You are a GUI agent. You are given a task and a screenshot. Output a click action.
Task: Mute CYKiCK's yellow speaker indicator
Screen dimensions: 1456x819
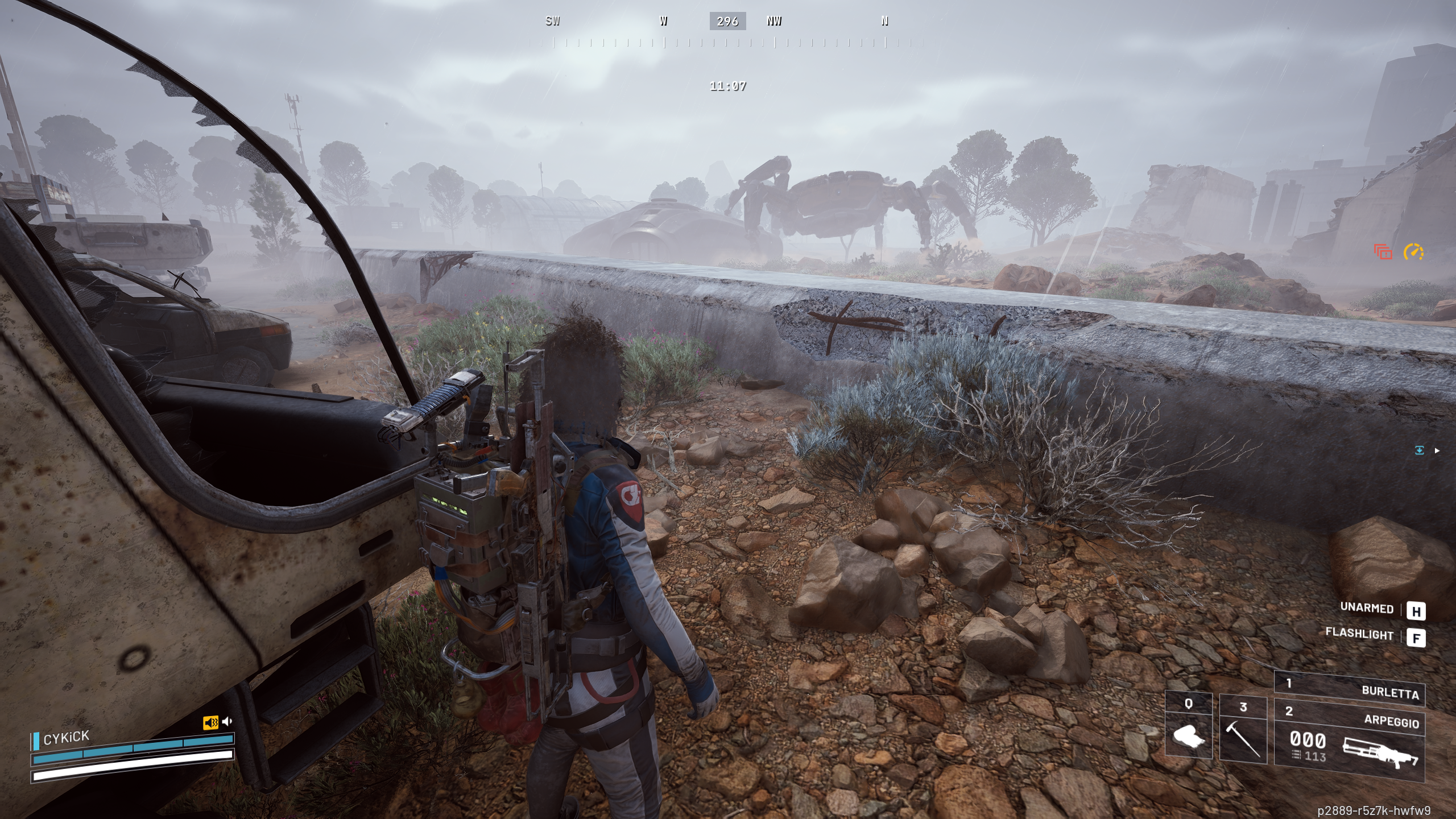(210, 723)
